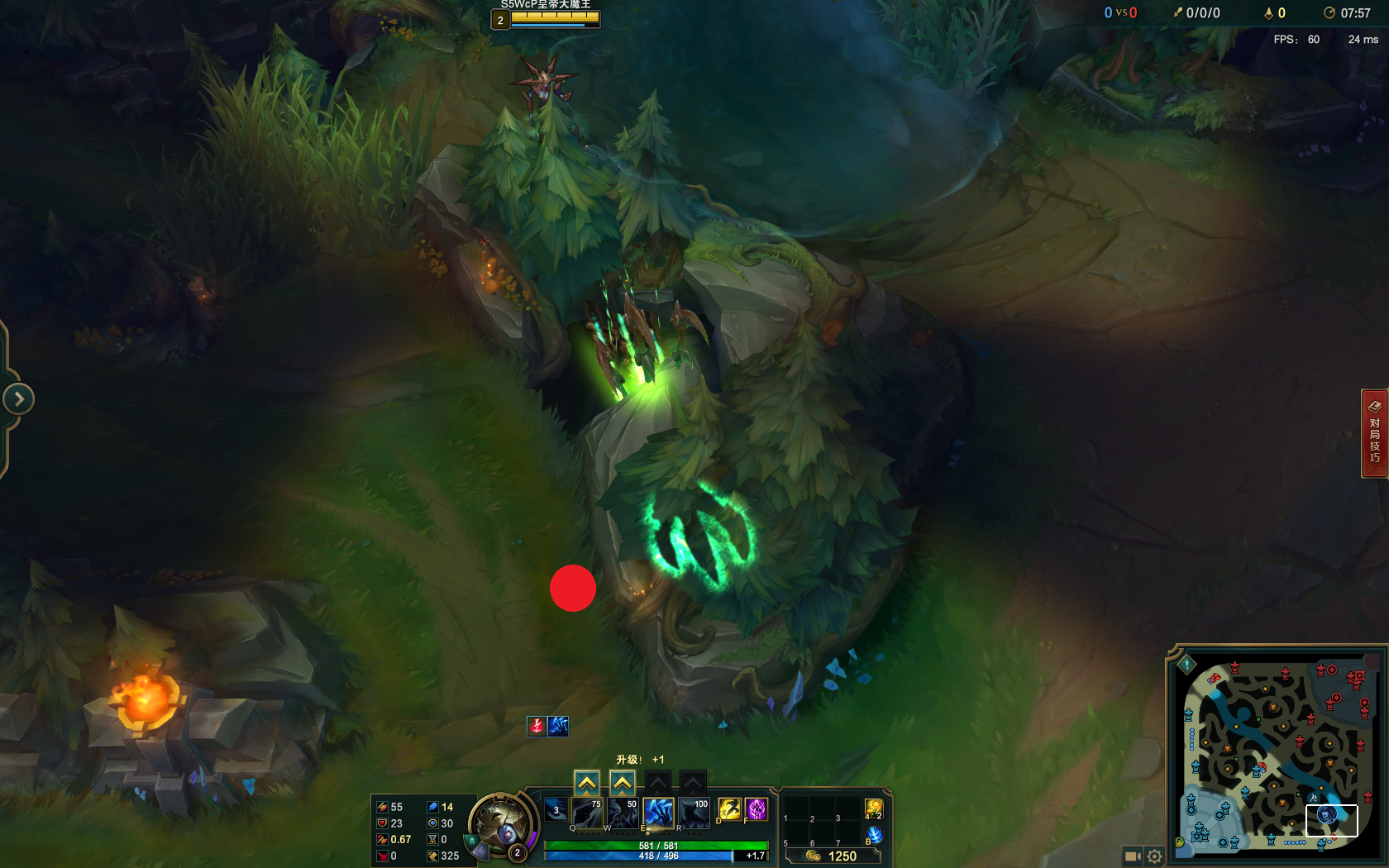Click the blue recall (B) icon
This screenshot has width=1389, height=868.
(x=874, y=835)
